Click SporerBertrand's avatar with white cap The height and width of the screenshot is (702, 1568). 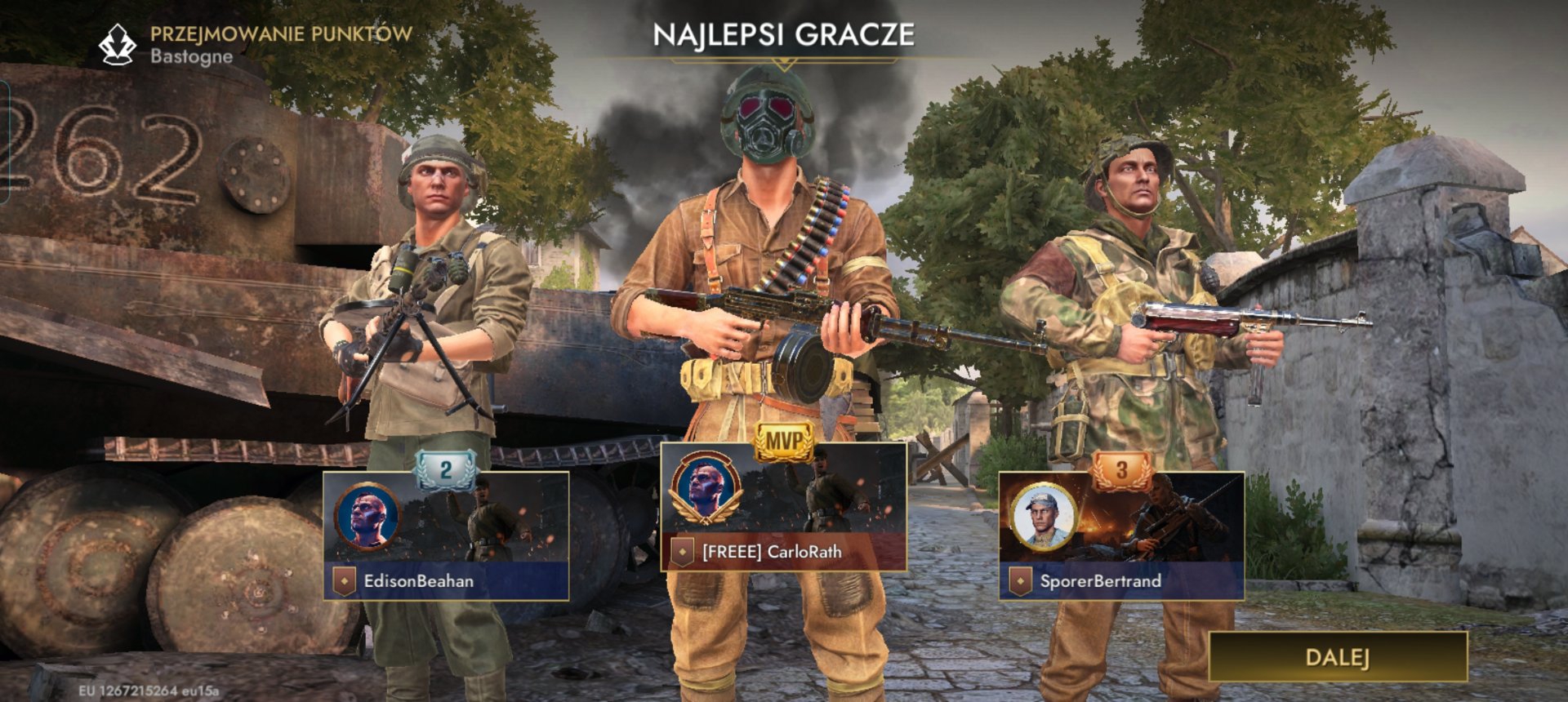[1044, 517]
